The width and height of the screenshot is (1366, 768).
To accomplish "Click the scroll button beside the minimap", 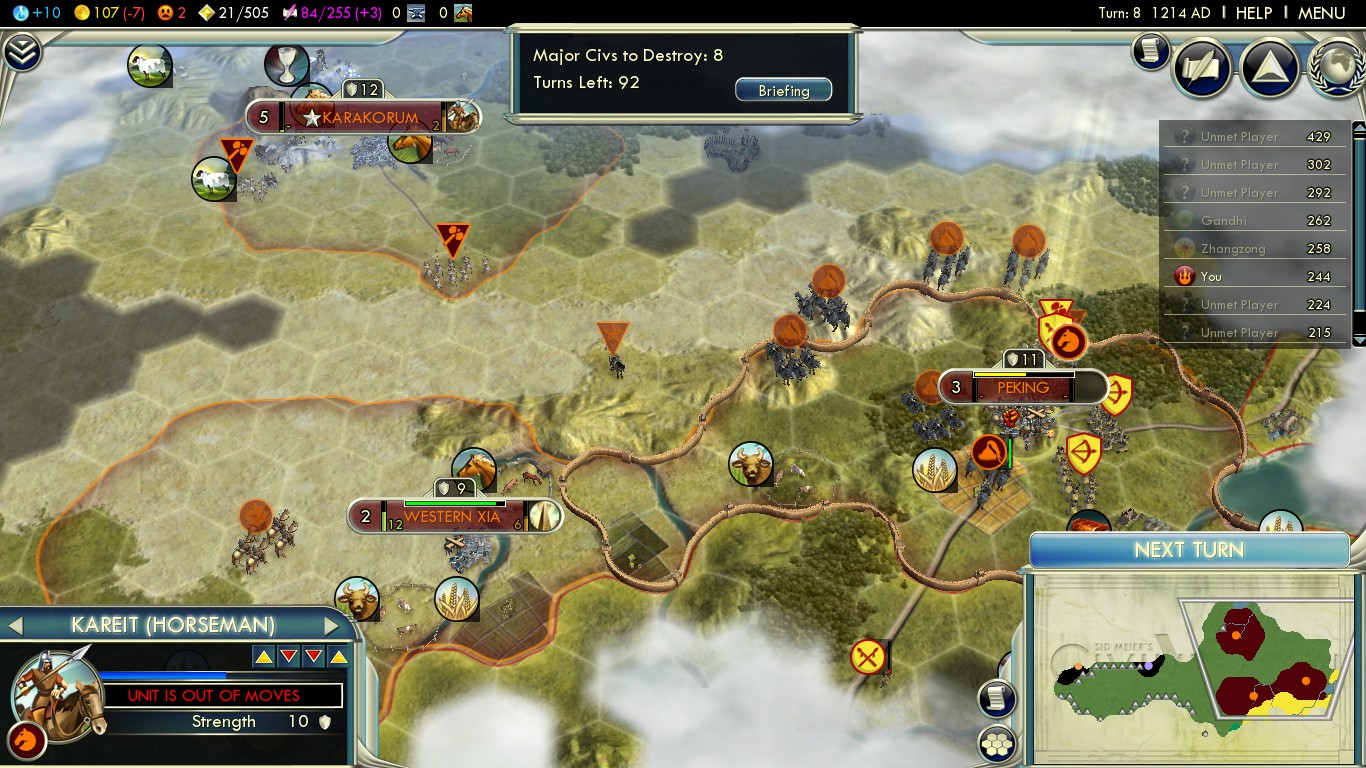I will point(997,698).
